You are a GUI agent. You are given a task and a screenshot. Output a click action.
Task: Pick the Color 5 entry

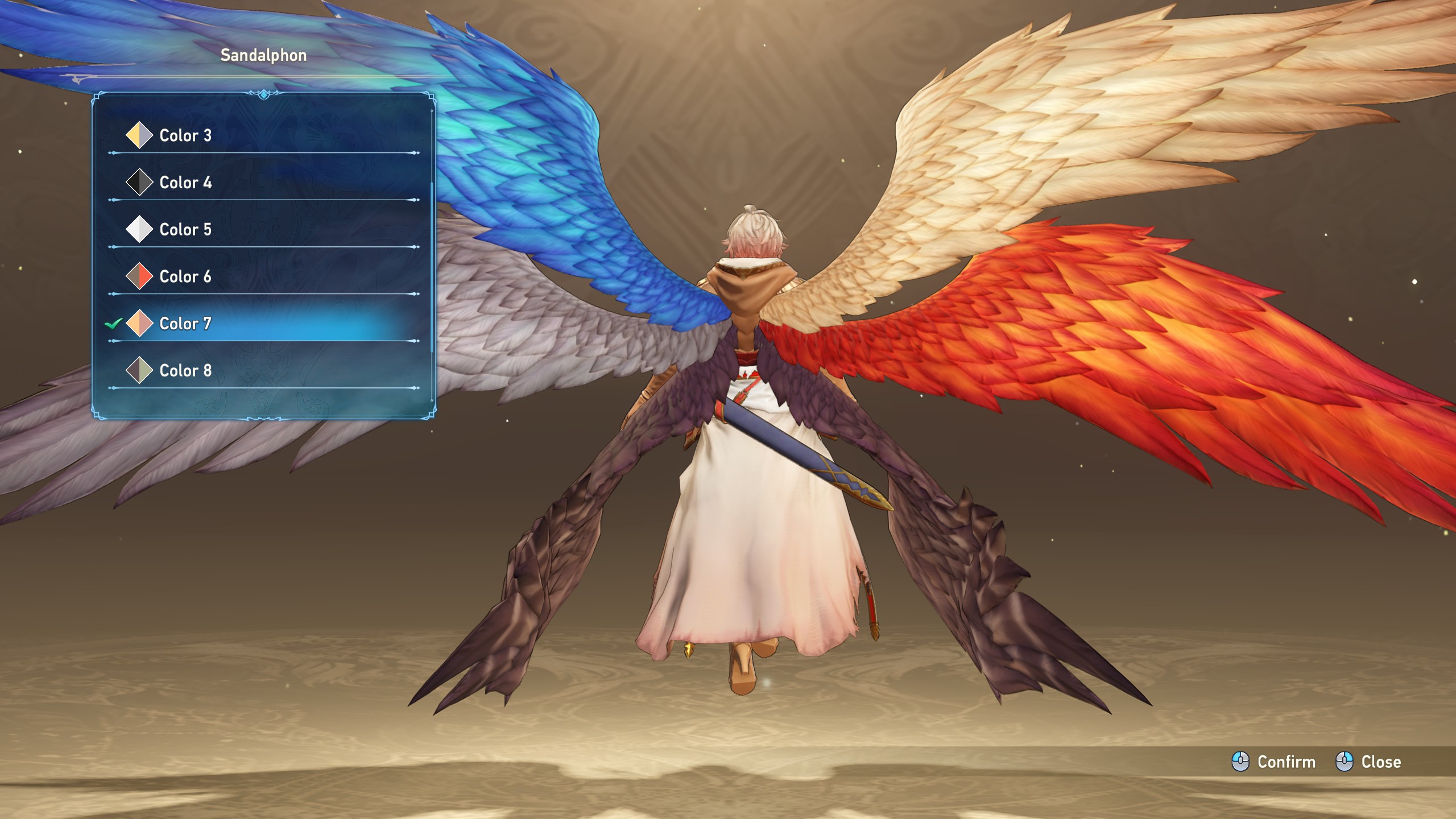pos(185,230)
